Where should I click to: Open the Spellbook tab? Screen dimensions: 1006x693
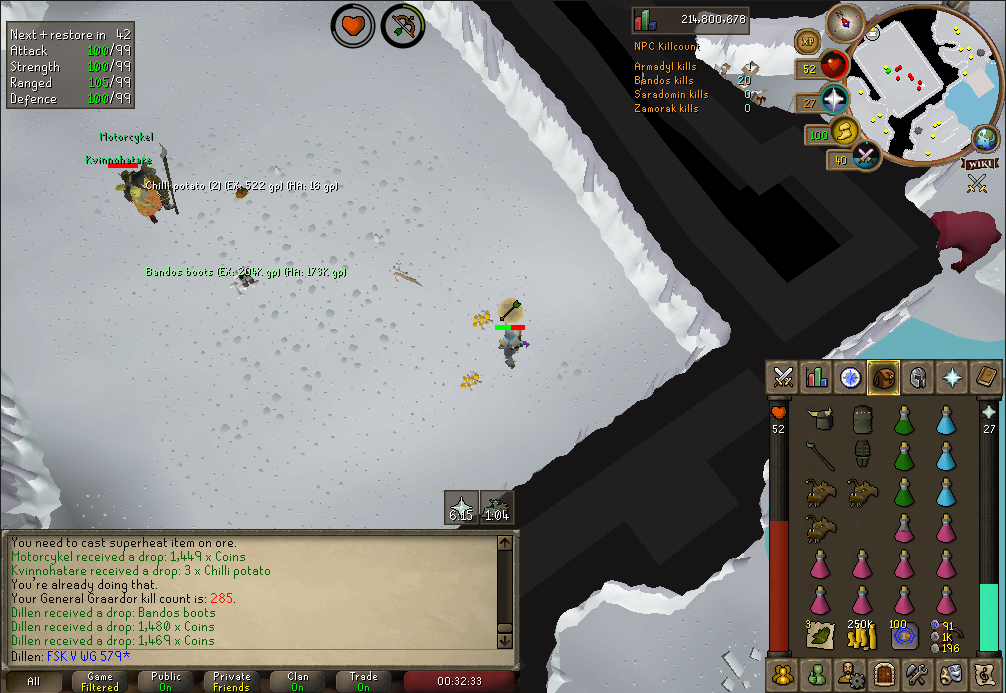click(985, 377)
